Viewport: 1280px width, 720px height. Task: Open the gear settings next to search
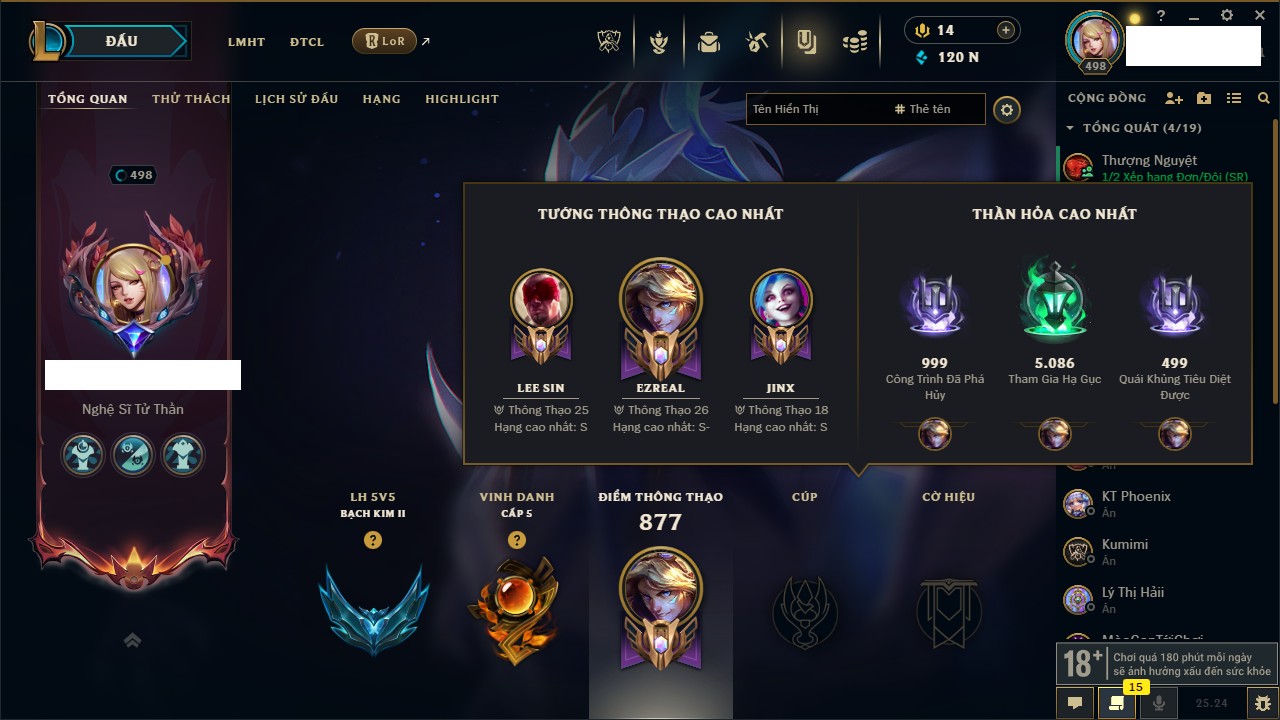pyautogui.click(x=1007, y=110)
